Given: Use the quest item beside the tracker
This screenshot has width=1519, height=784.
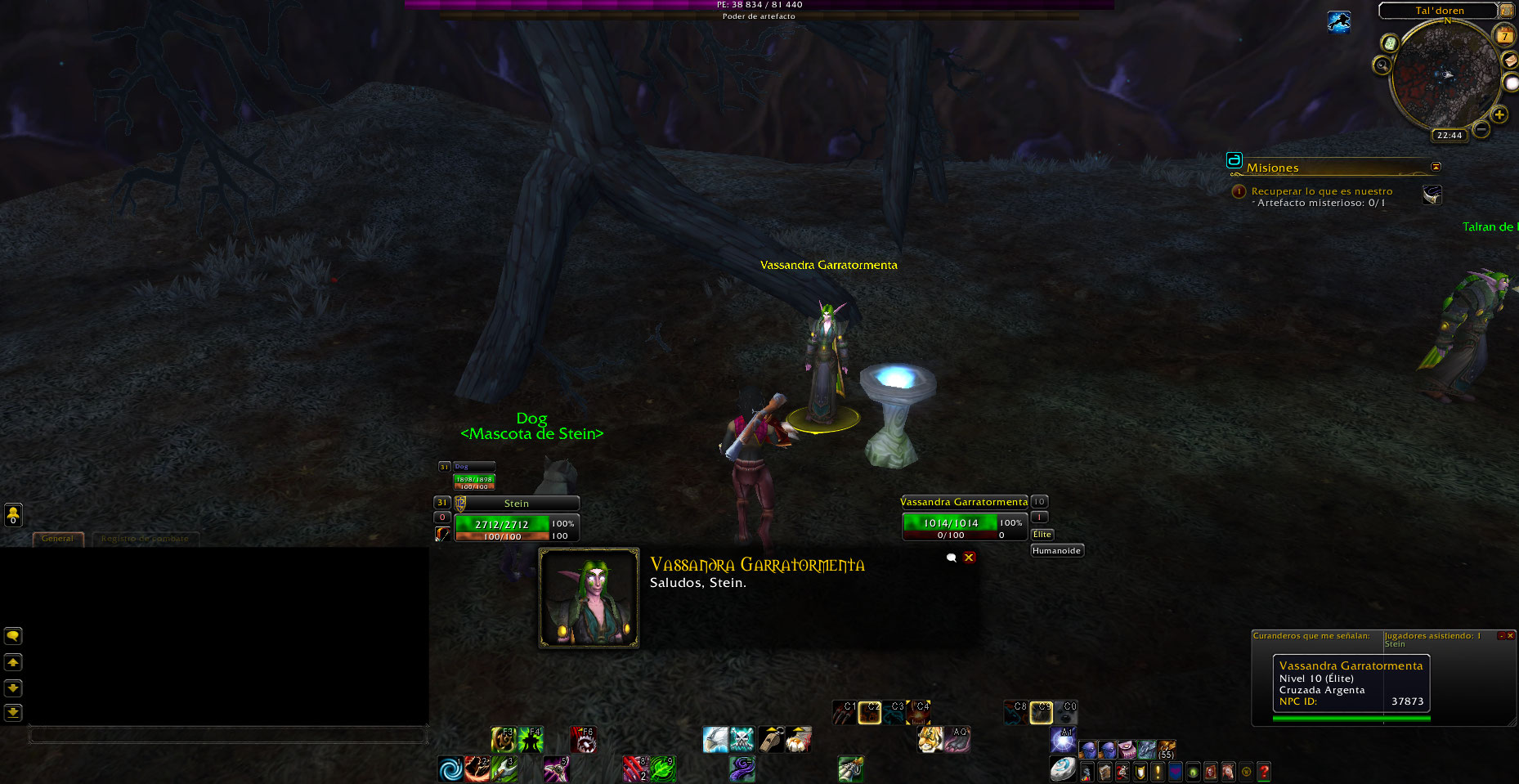Looking at the screenshot, I should pos(1432,195).
